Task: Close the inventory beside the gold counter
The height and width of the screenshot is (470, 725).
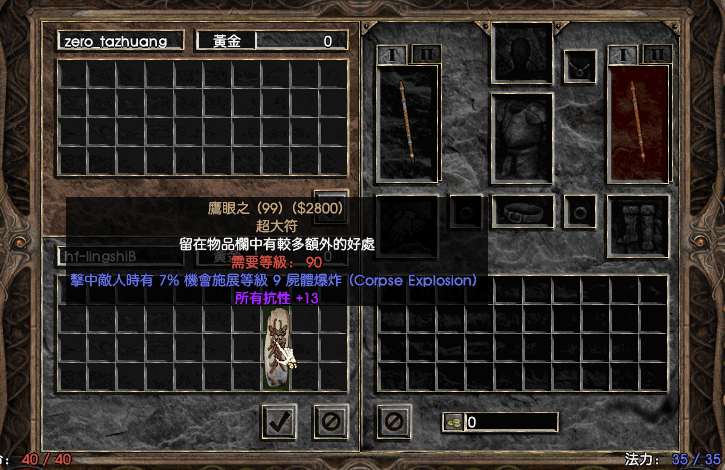Action: coord(394,422)
